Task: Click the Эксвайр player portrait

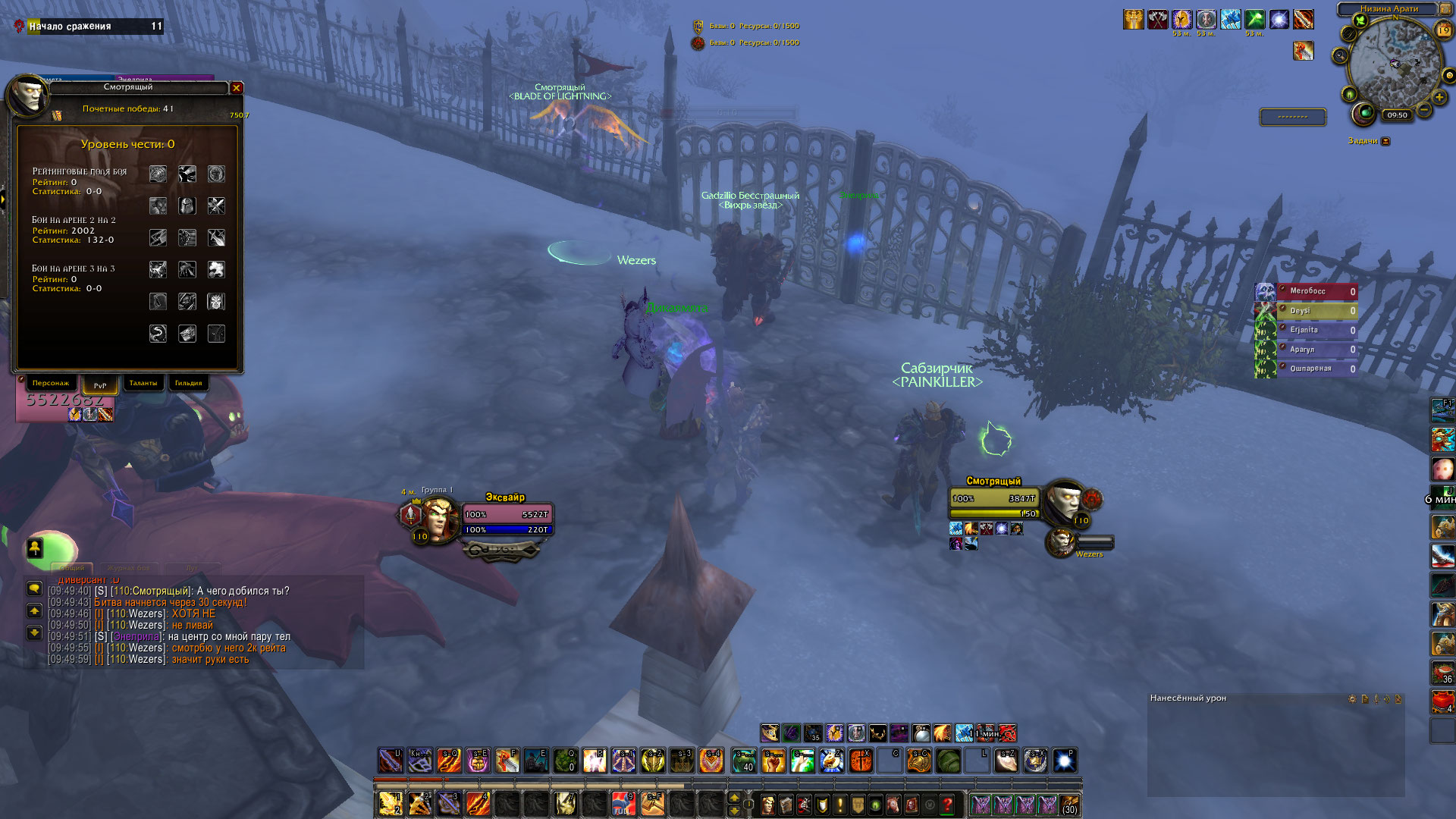Action: coord(438,517)
